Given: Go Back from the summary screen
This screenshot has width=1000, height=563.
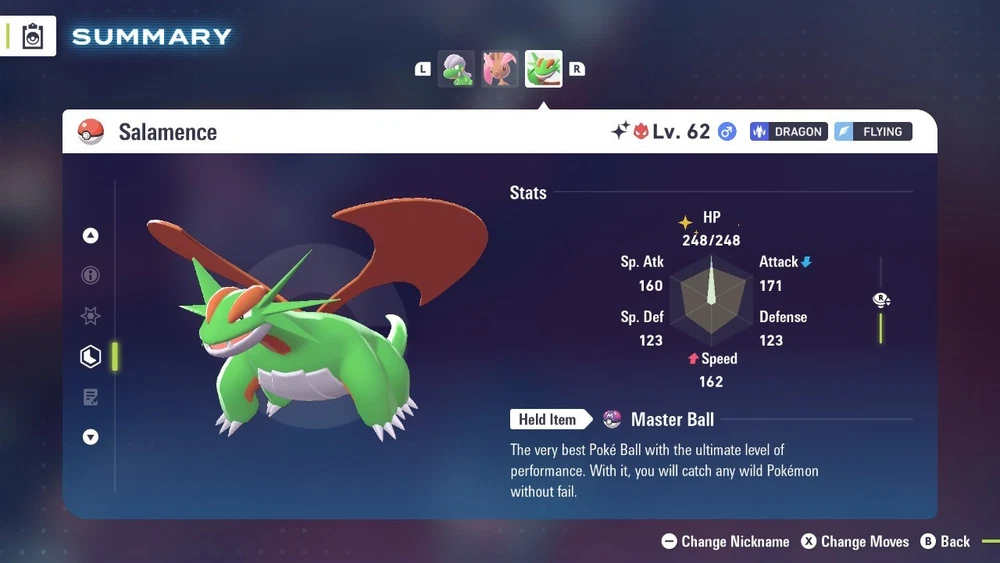Looking at the screenshot, I should click(945, 541).
